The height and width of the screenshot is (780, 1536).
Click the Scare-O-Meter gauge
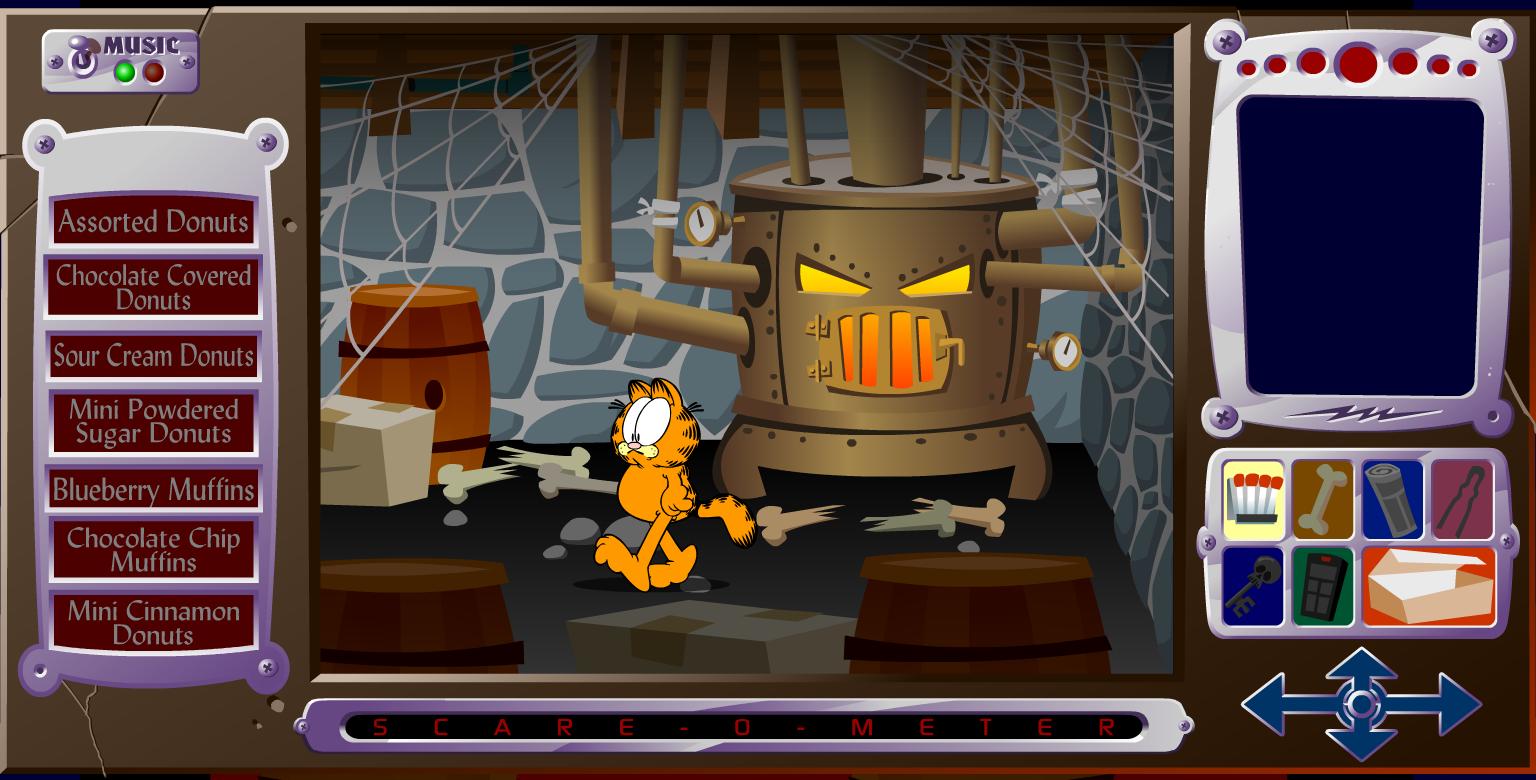(x=745, y=723)
